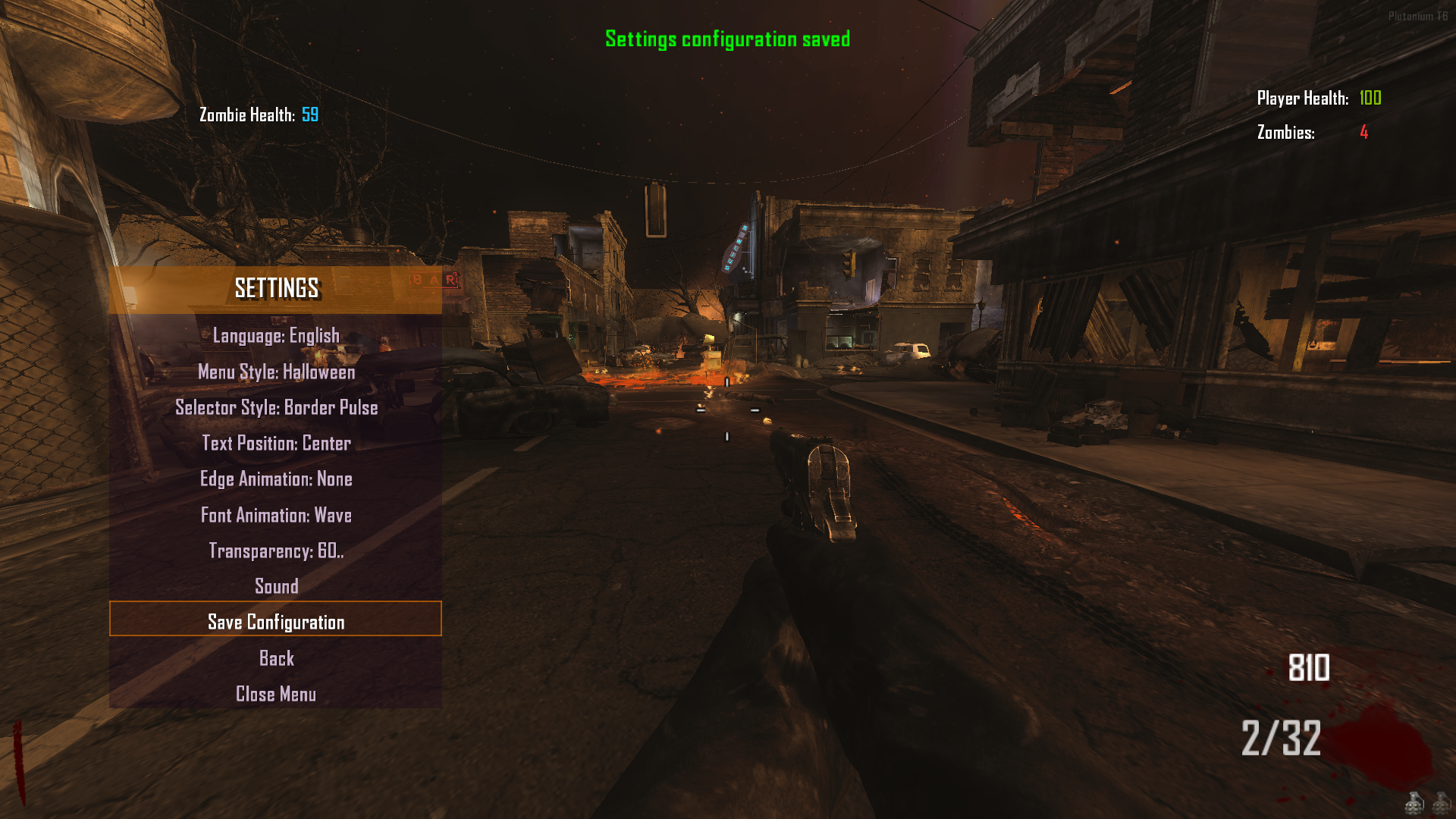Adjust the Transparency 60 slider
This screenshot has width=1456, height=819.
click(275, 551)
